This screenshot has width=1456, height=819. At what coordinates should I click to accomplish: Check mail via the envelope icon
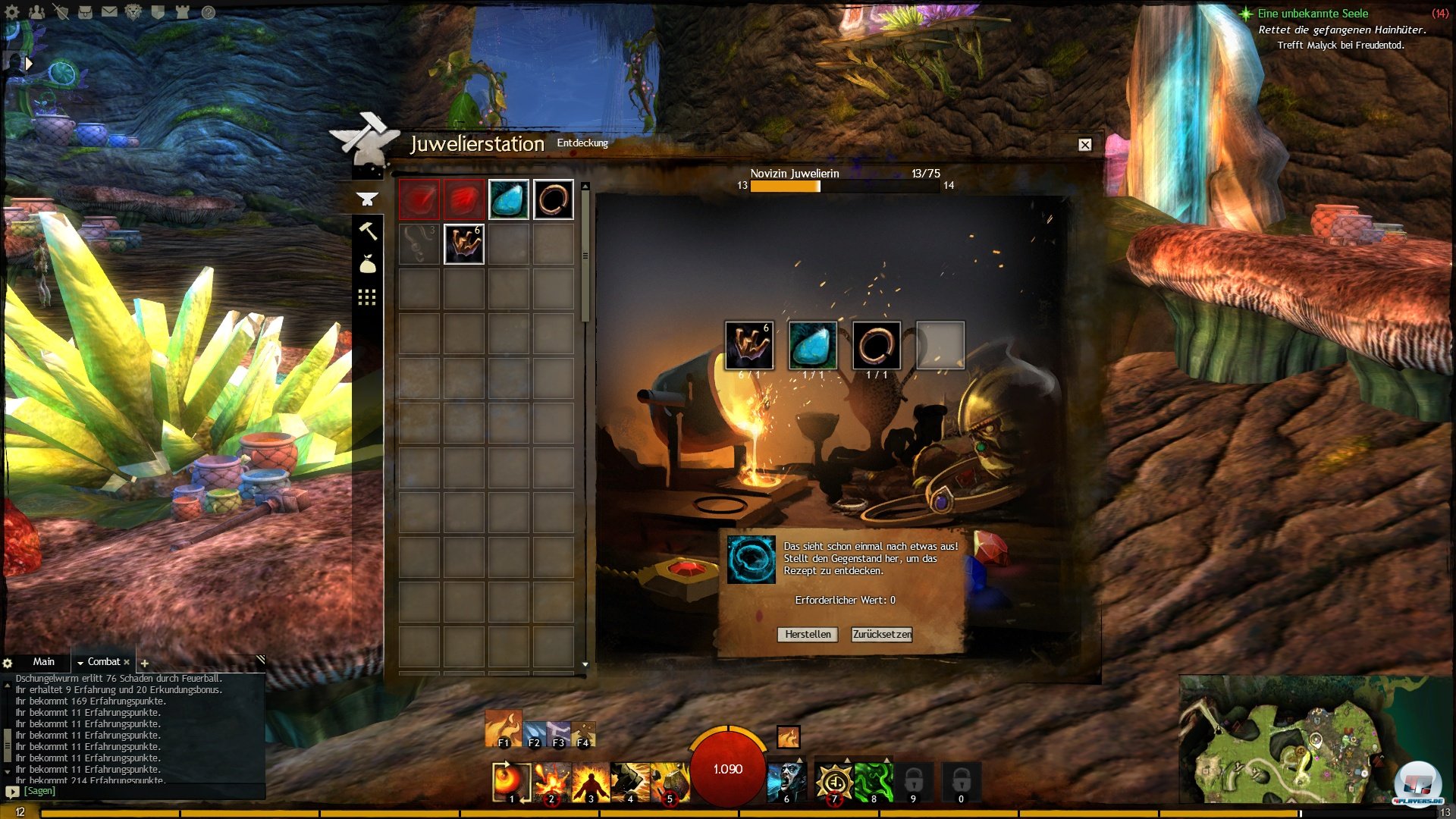coord(110,11)
